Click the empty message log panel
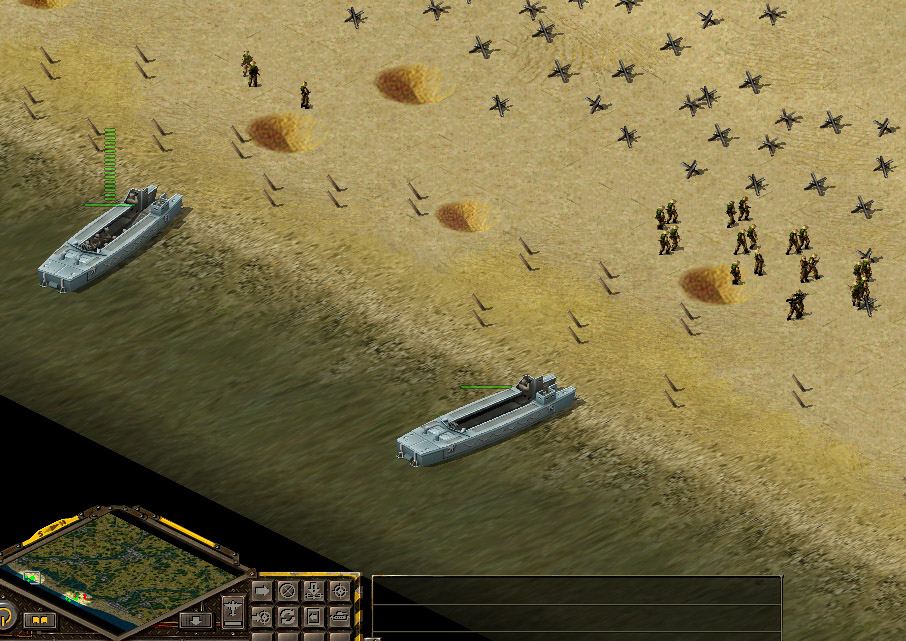This screenshot has width=906, height=641. click(x=575, y=605)
